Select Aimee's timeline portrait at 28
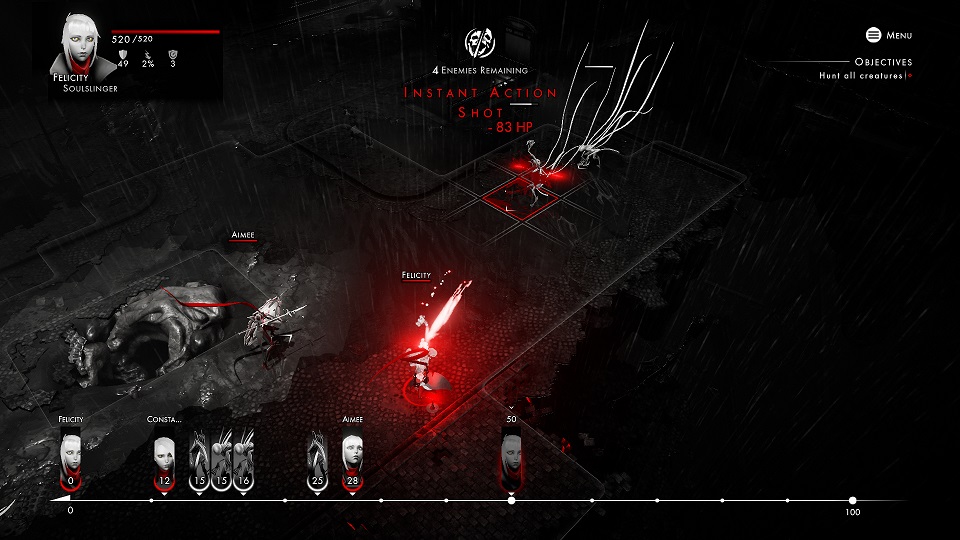This screenshot has height=540, width=960. (x=352, y=455)
